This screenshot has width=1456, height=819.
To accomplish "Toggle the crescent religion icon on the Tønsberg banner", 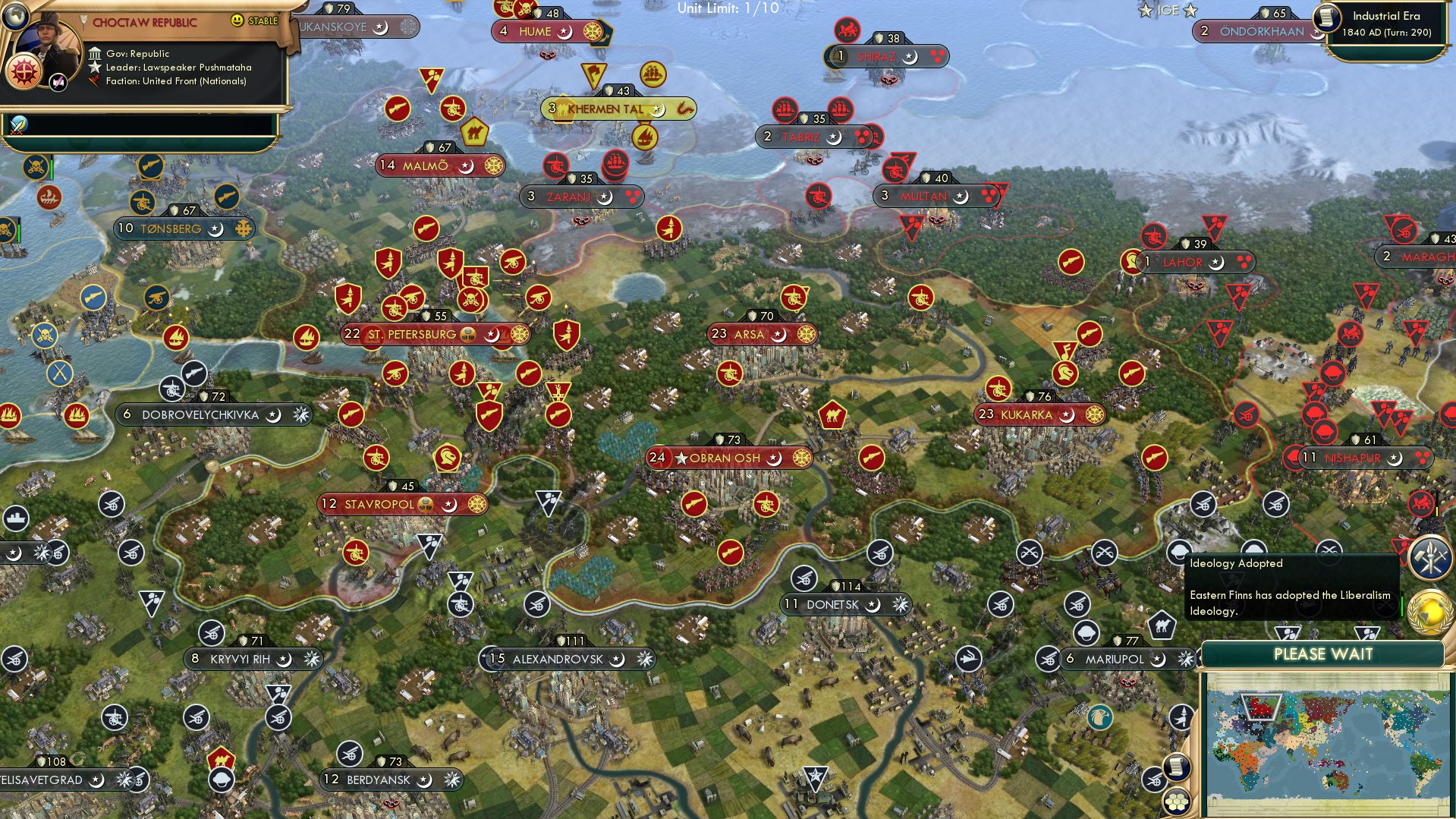I will [216, 228].
